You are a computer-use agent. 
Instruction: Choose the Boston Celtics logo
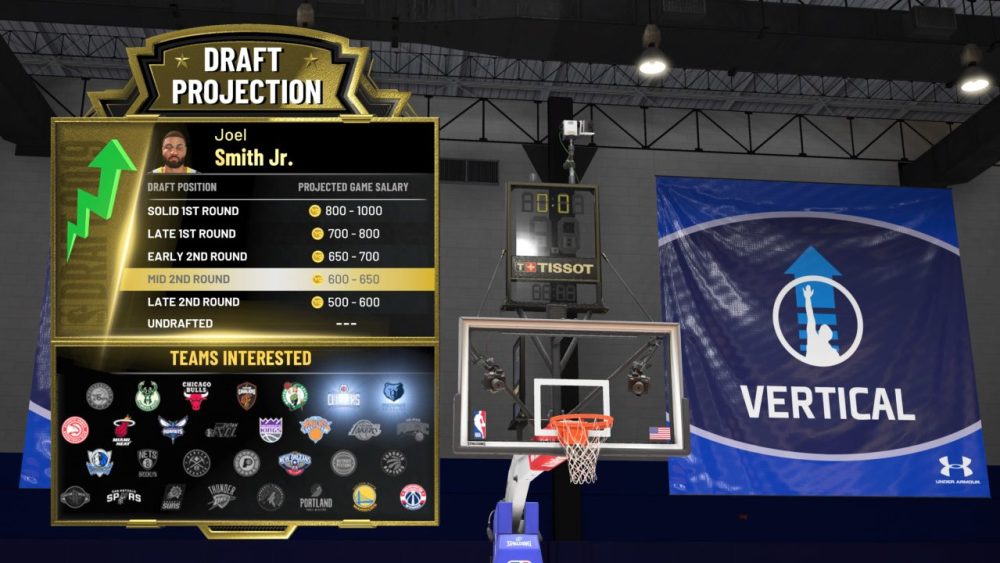click(x=294, y=396)
